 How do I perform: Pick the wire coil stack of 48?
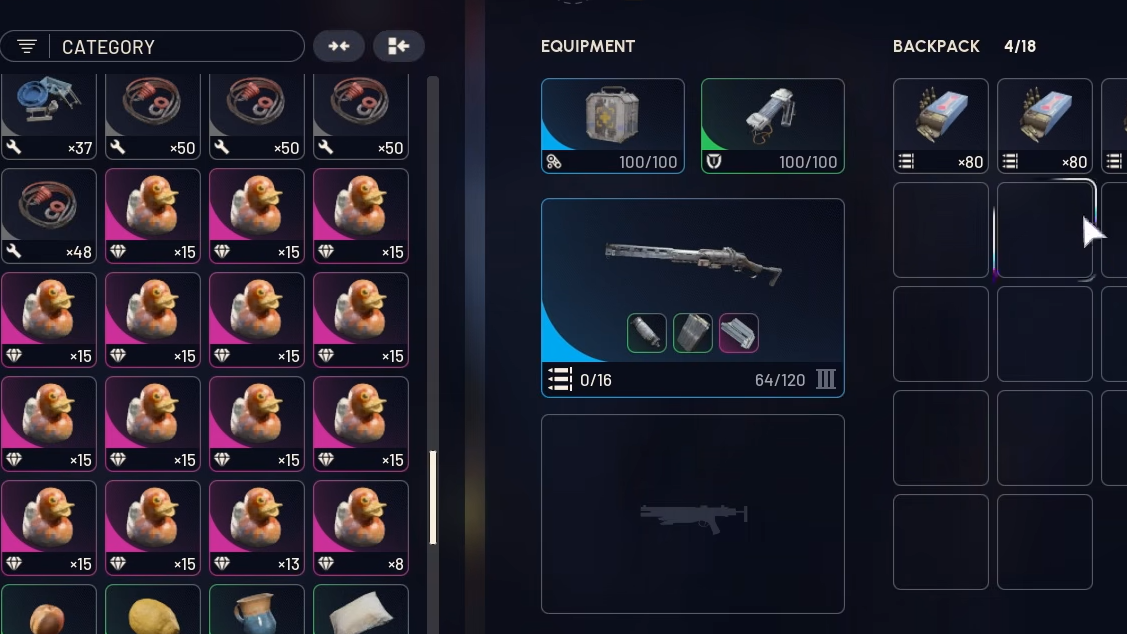pos(49,215)
